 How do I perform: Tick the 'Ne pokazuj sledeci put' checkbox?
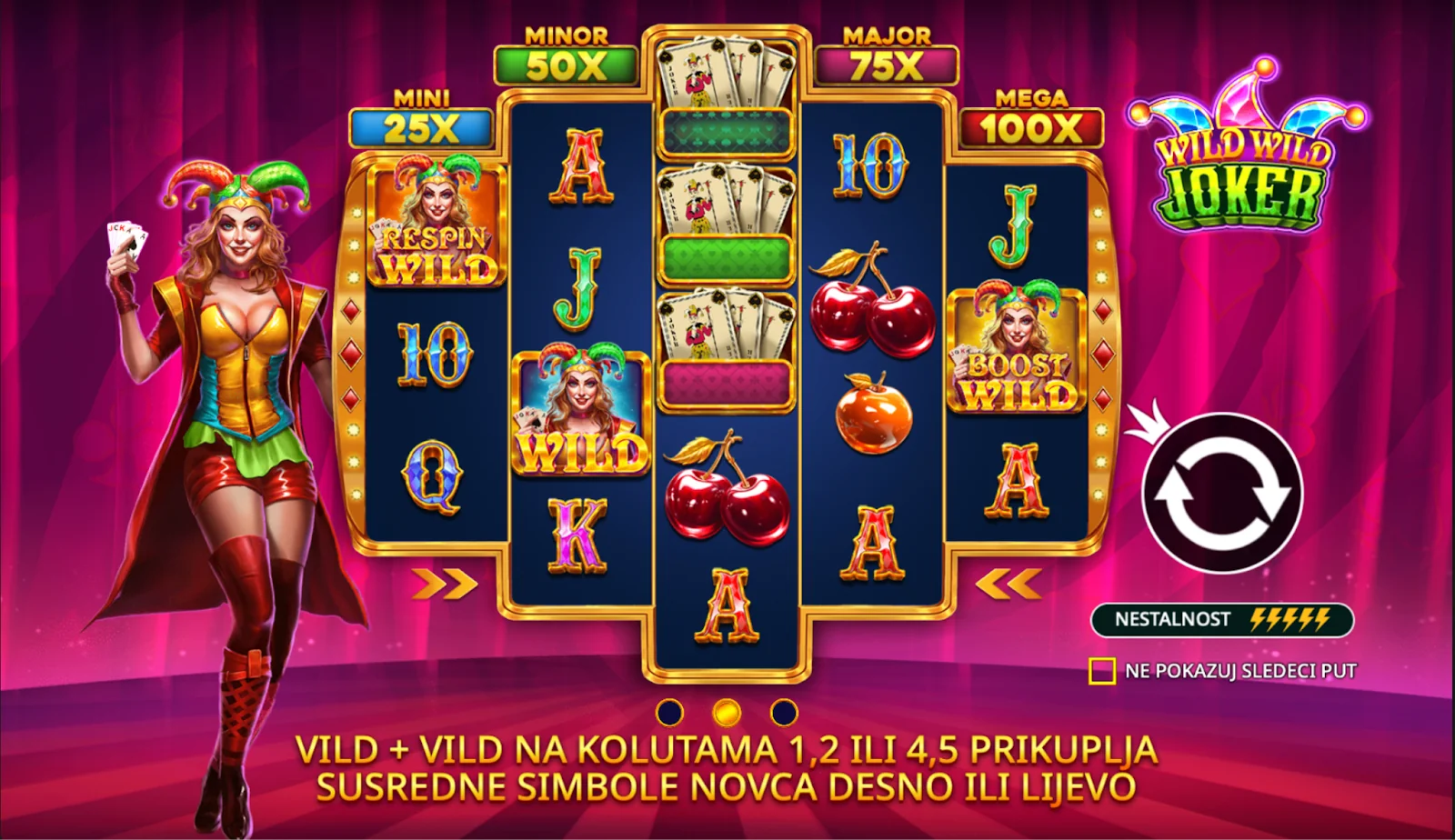[1102, 671]
